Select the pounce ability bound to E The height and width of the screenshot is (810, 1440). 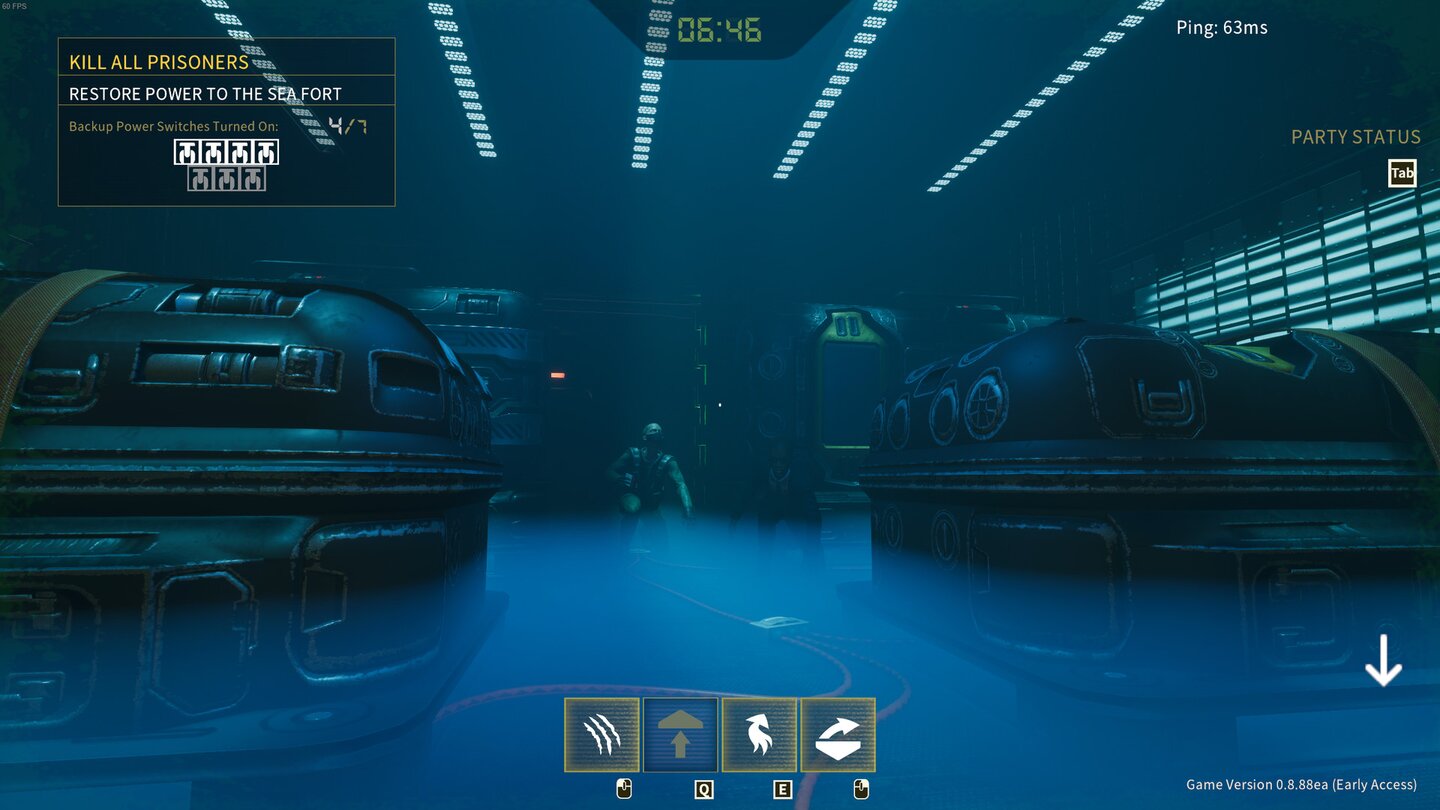tap(759, 733)
